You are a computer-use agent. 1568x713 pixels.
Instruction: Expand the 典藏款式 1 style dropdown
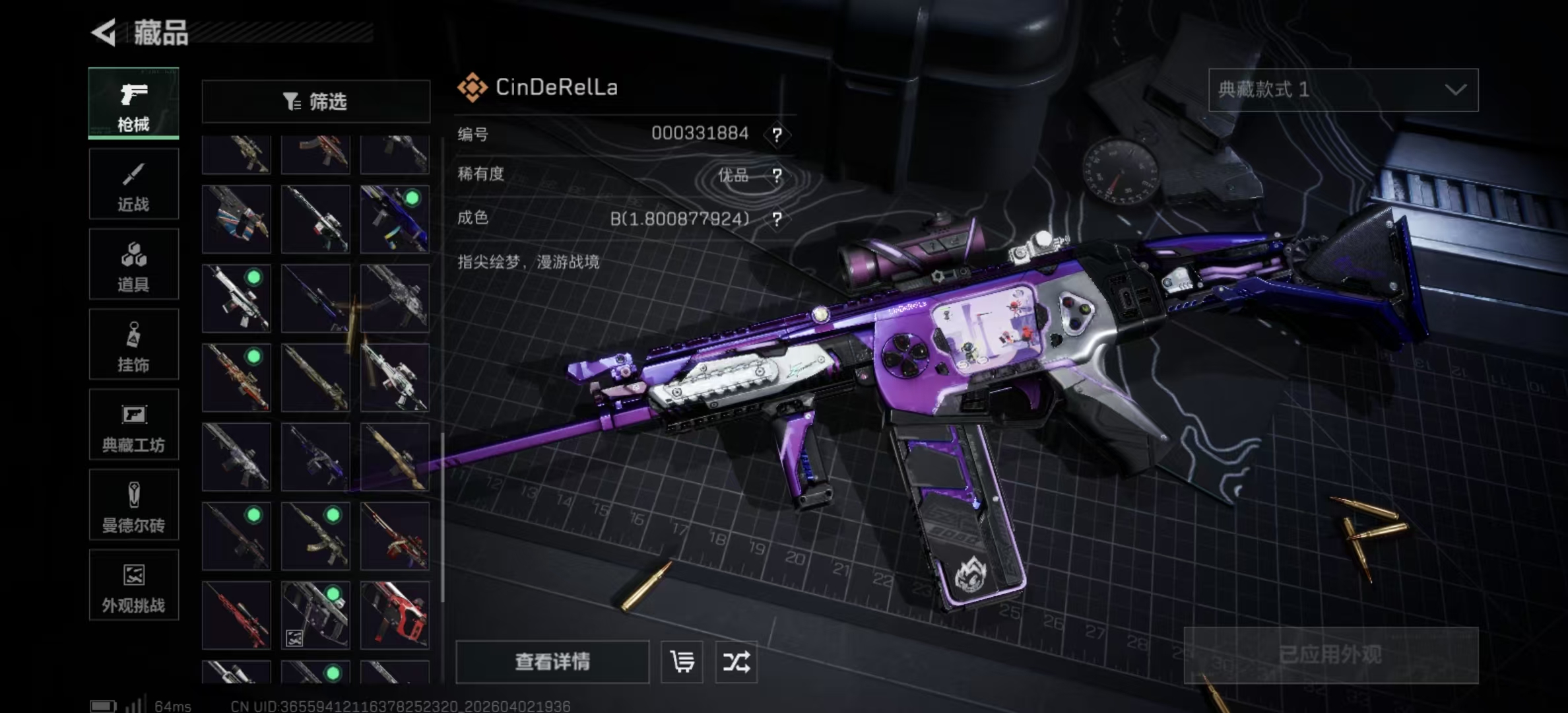coord(1343,90)
